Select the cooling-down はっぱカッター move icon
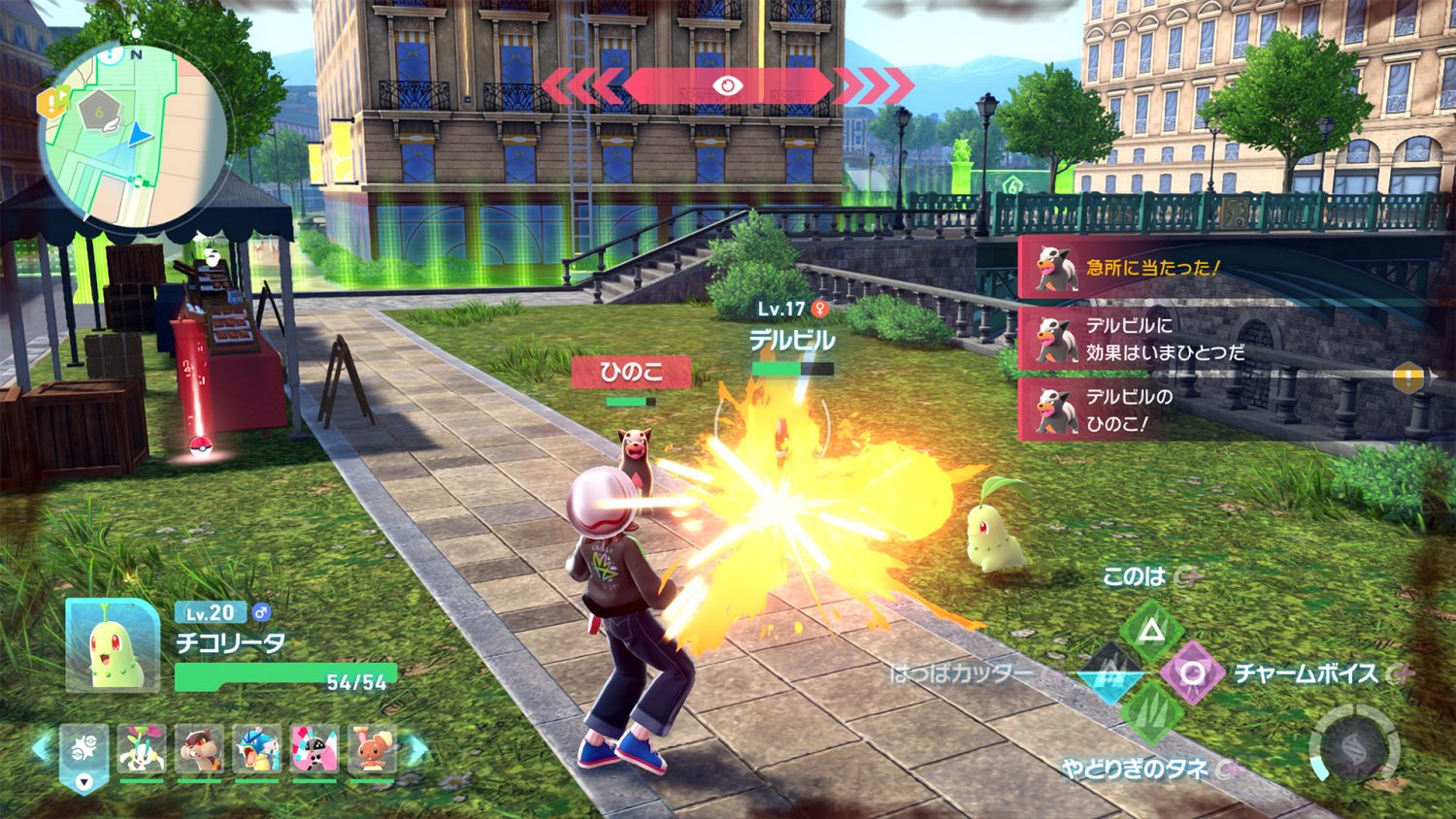The image size is (1456, 819). (1110, 672)
